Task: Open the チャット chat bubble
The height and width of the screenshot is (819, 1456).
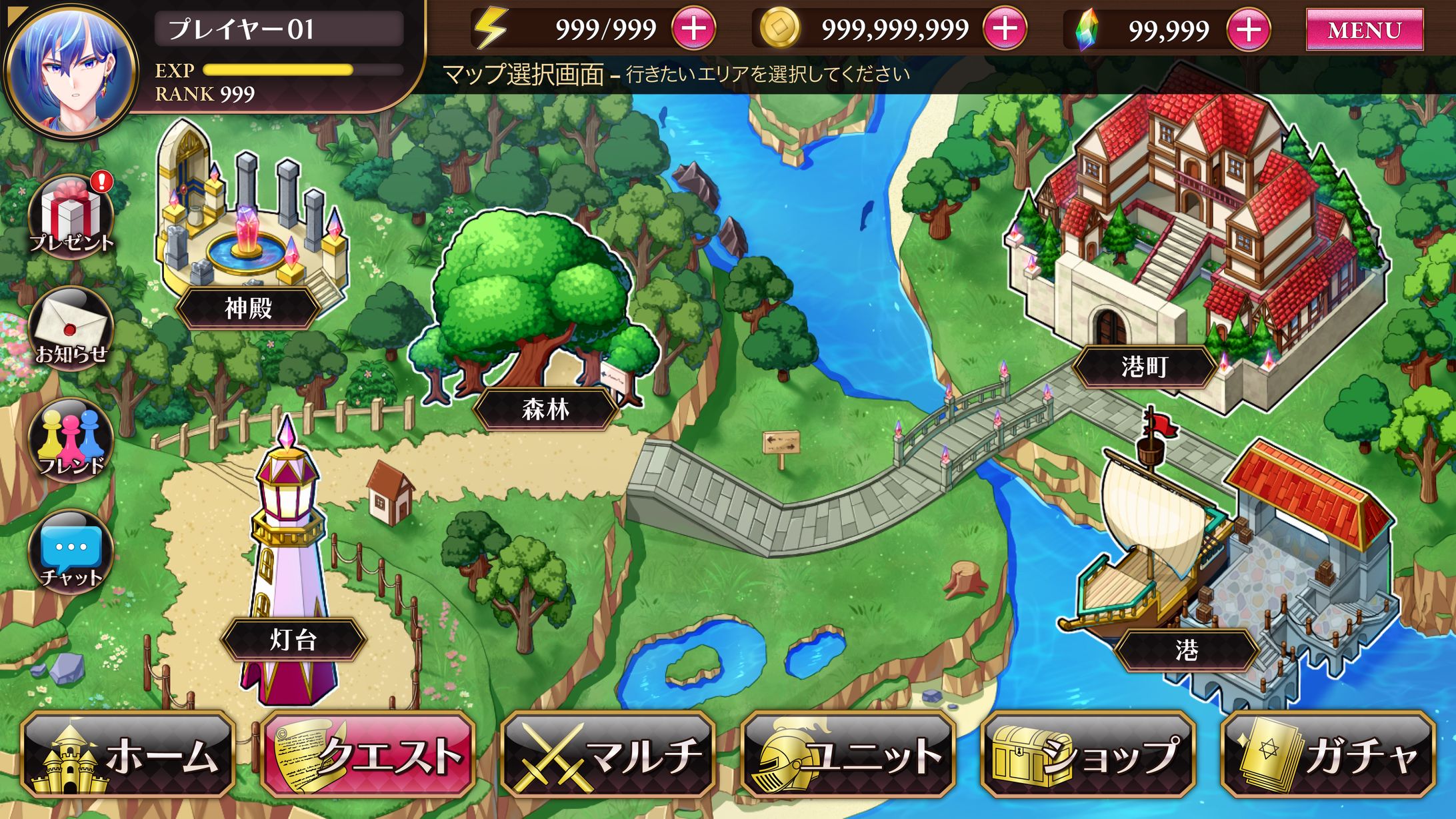Action: (x=71, y=552)
